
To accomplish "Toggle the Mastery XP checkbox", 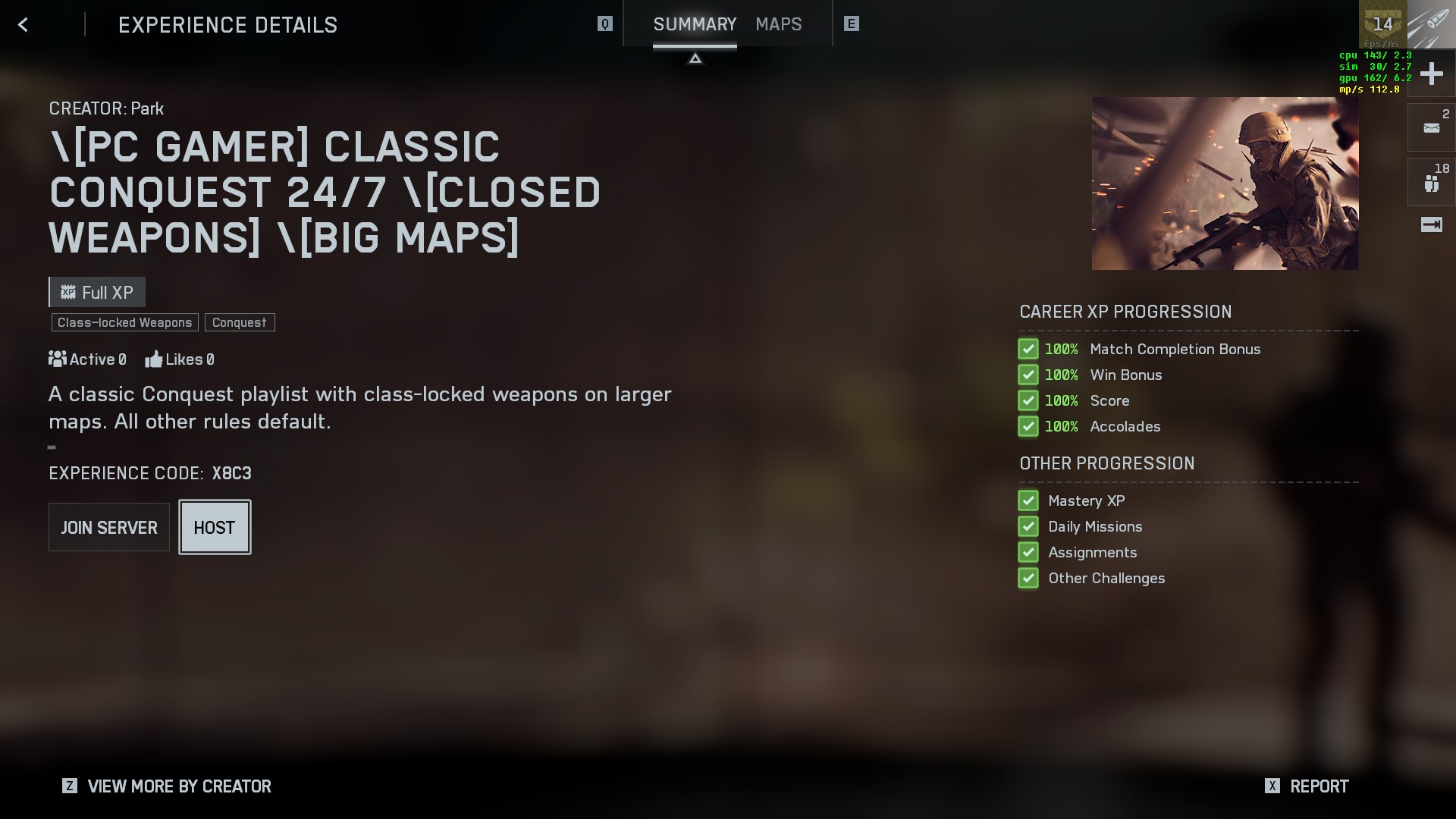I will [1028, 500].
